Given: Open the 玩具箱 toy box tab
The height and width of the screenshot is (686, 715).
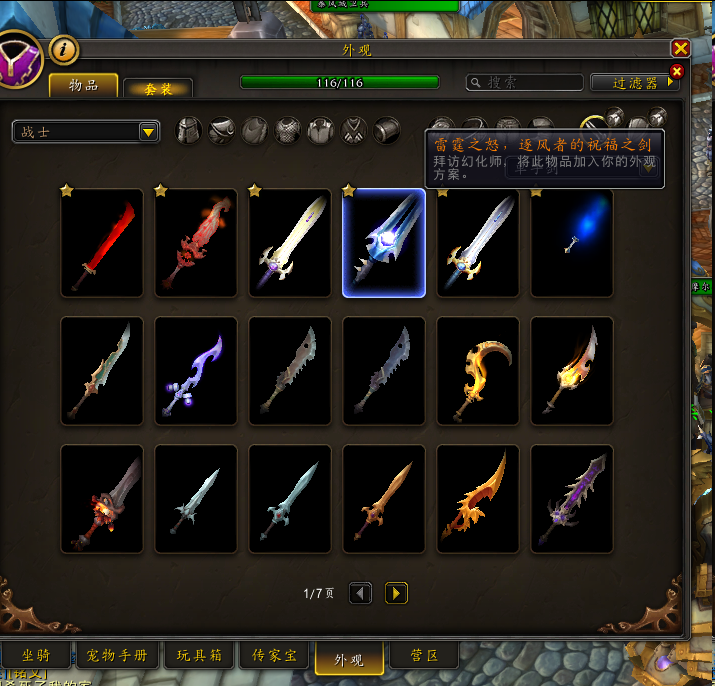Looking at the screenshot, I should pyautogui.click(x=200, y=655).
